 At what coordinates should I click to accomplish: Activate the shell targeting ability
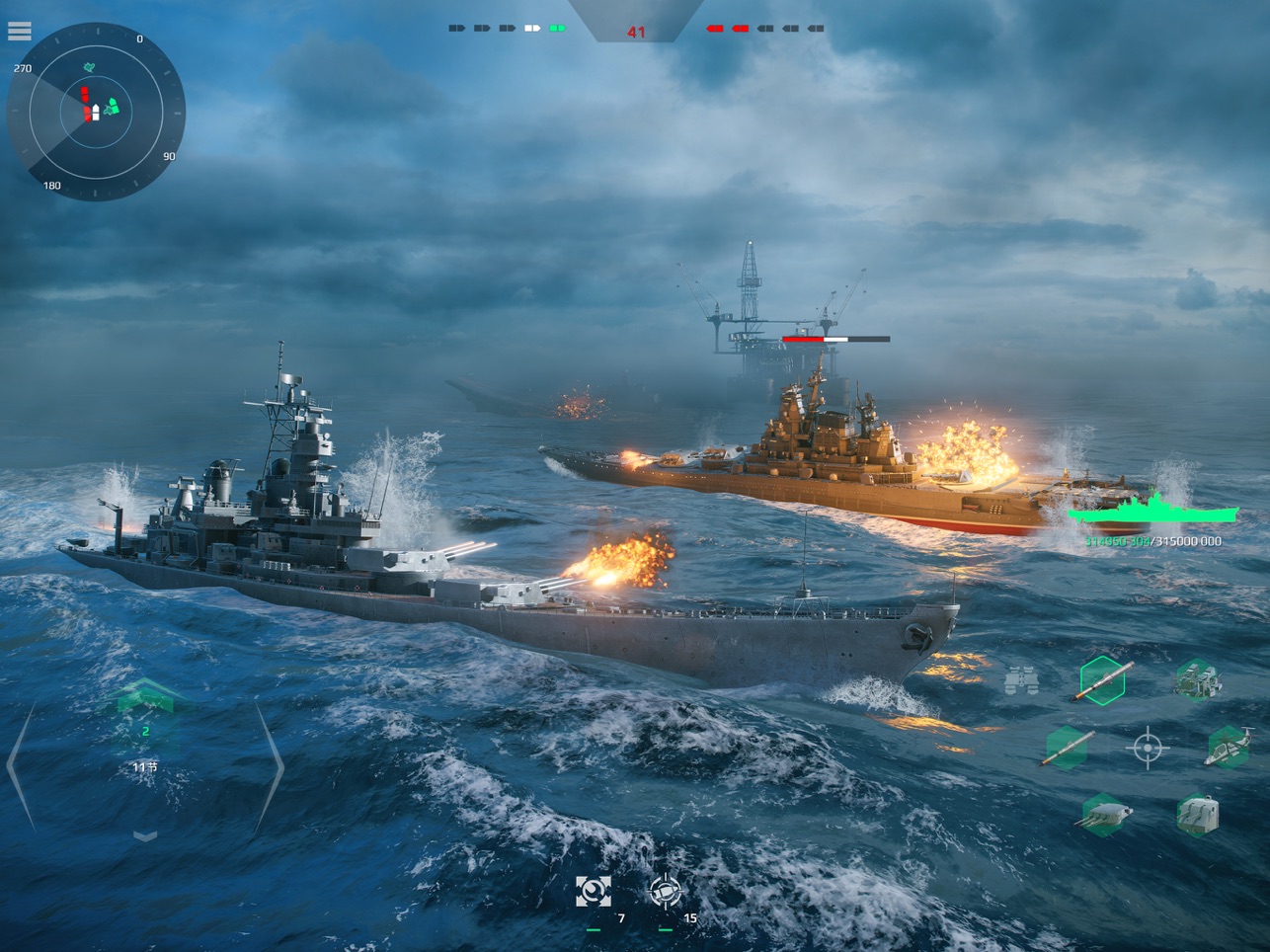(666, 892)
